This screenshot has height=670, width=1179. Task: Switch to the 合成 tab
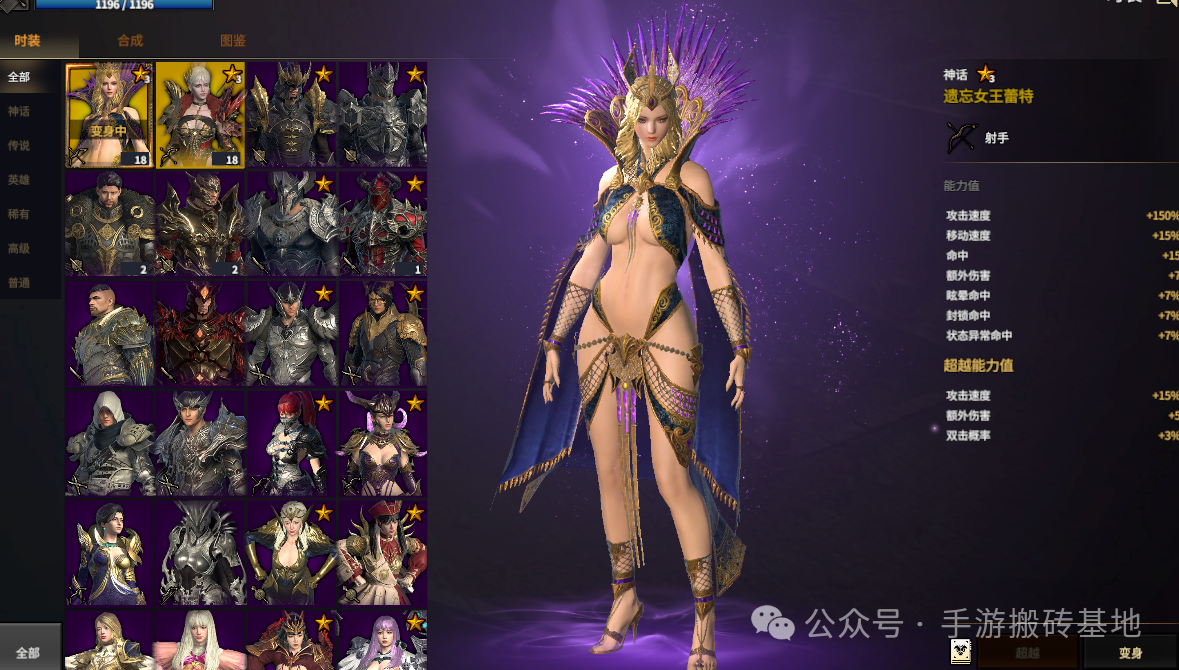point(130,41)
